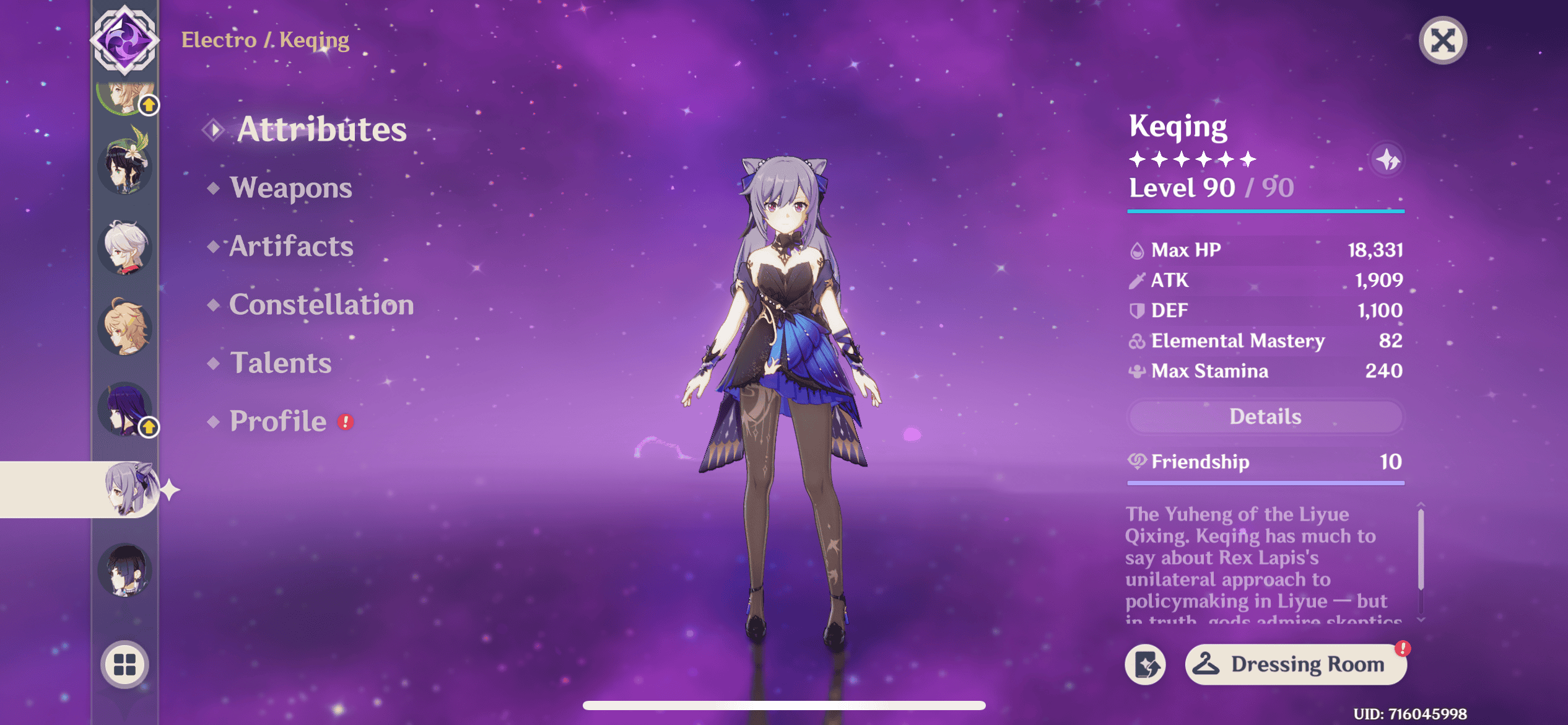Viewport: 1568px width, 725px height.
Task: Switch to the Weapons menu
Action: coord(290,188)
